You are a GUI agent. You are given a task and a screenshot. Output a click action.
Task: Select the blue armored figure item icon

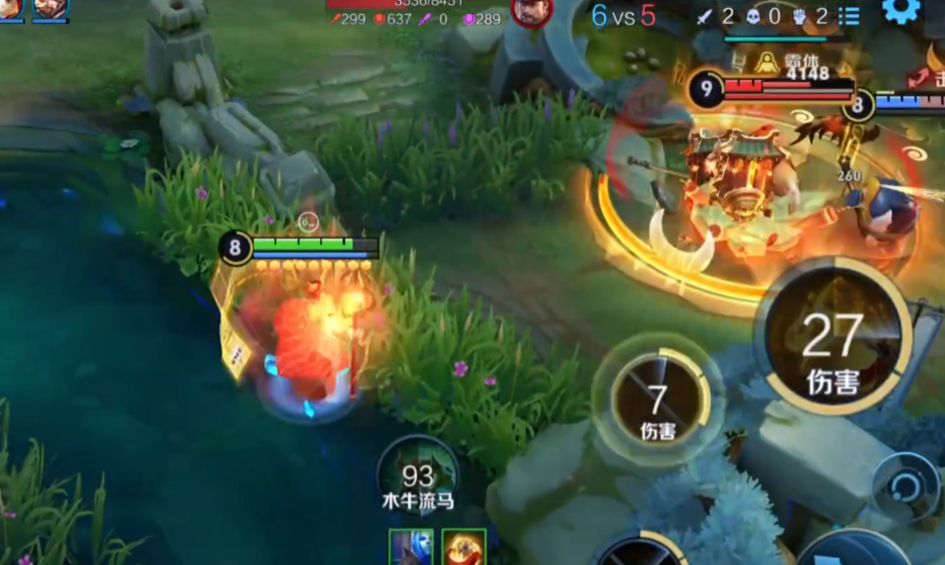coord(411,547)
